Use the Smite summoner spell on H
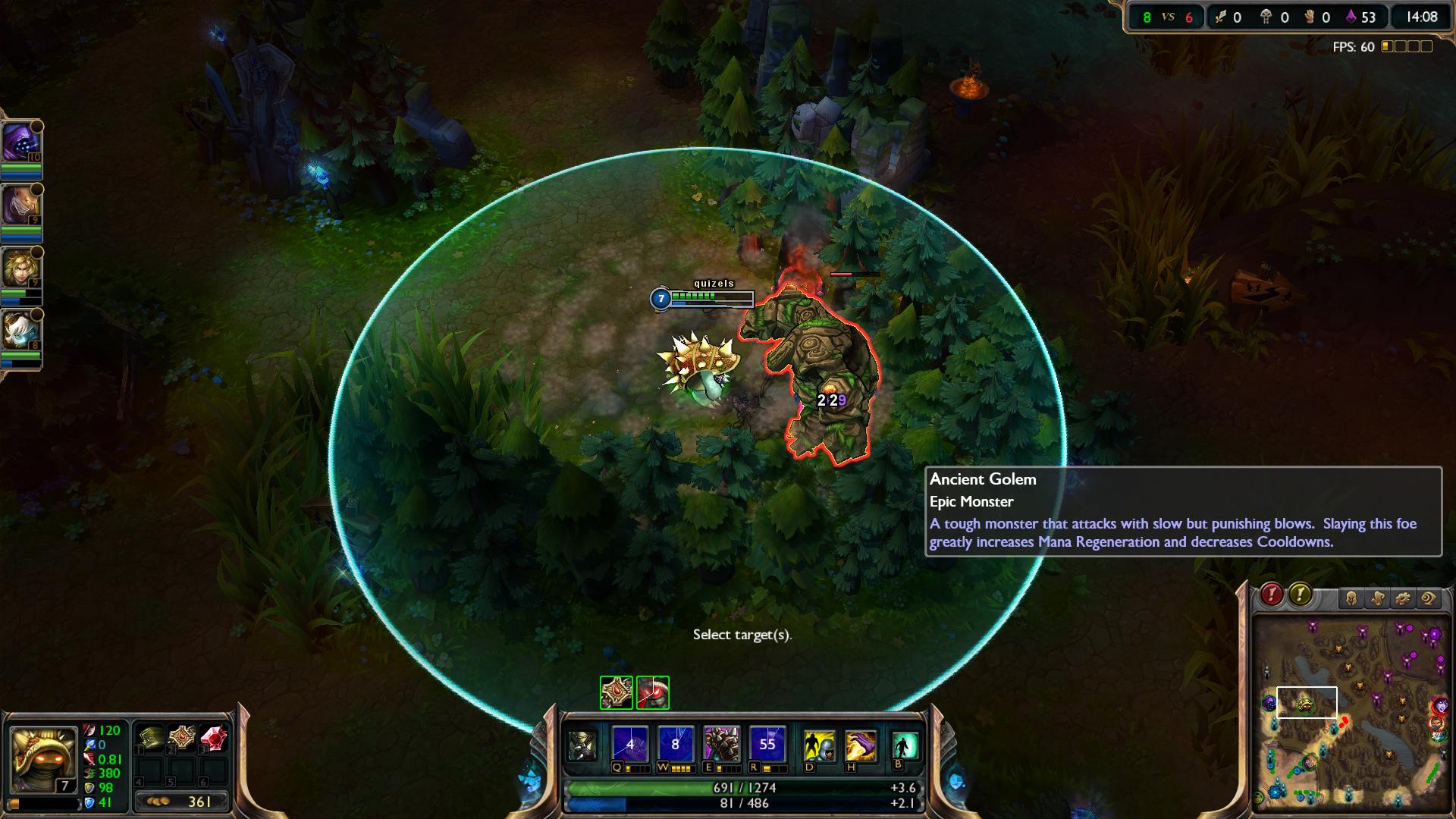The height and width of the screenshot is (819, 1456). coord(861,745)
